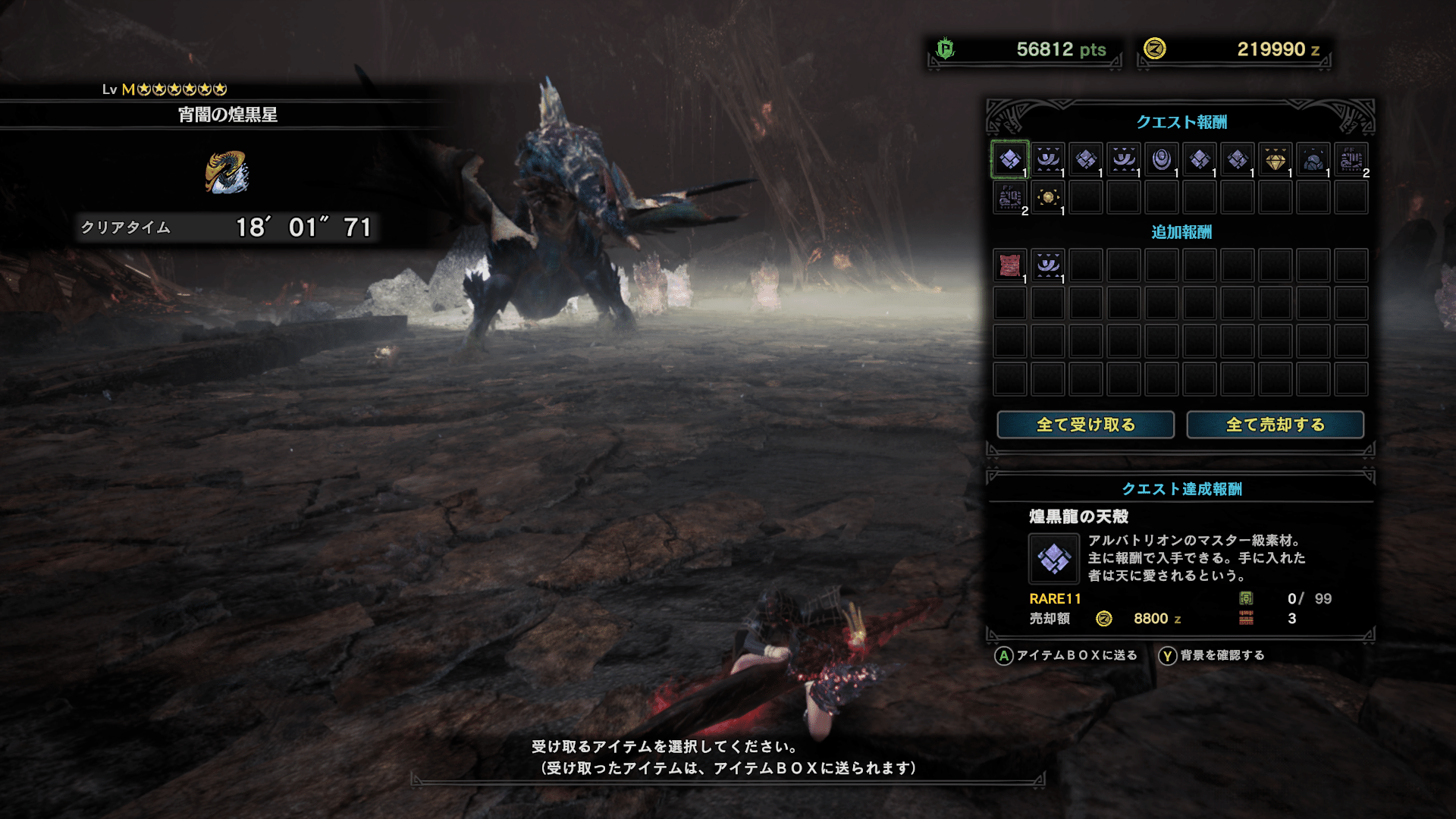The width and height of the screenshot is (1456, 819).
Task: Select the ticket reward showing quantity 2
Action: pyautogui.click(x=1351, y=159)
